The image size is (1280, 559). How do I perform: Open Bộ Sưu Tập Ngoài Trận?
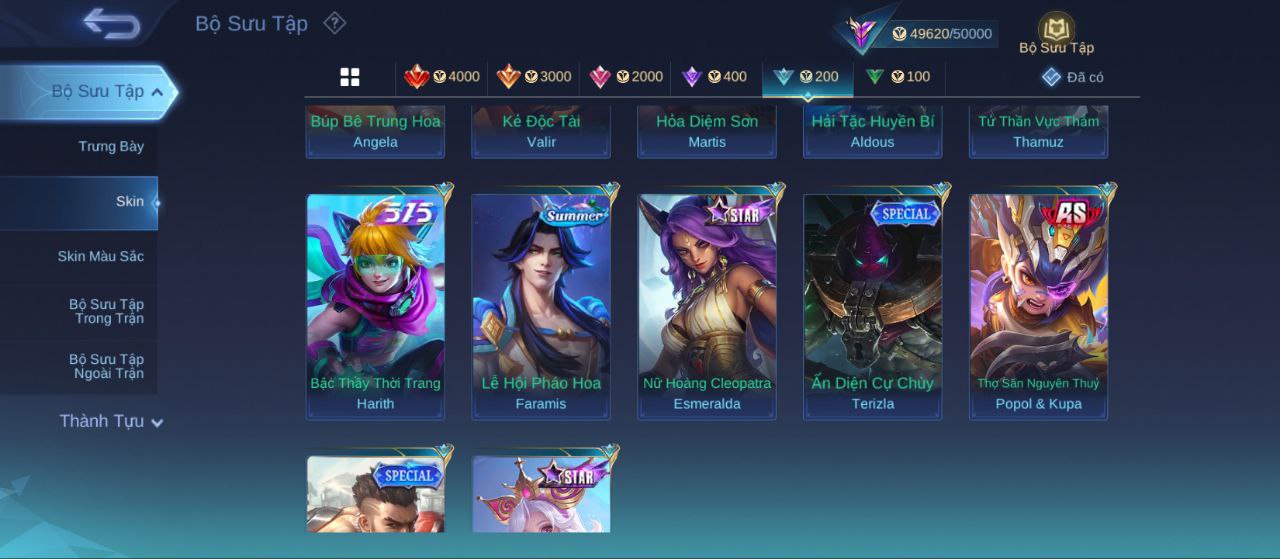(x=106, y=367)
